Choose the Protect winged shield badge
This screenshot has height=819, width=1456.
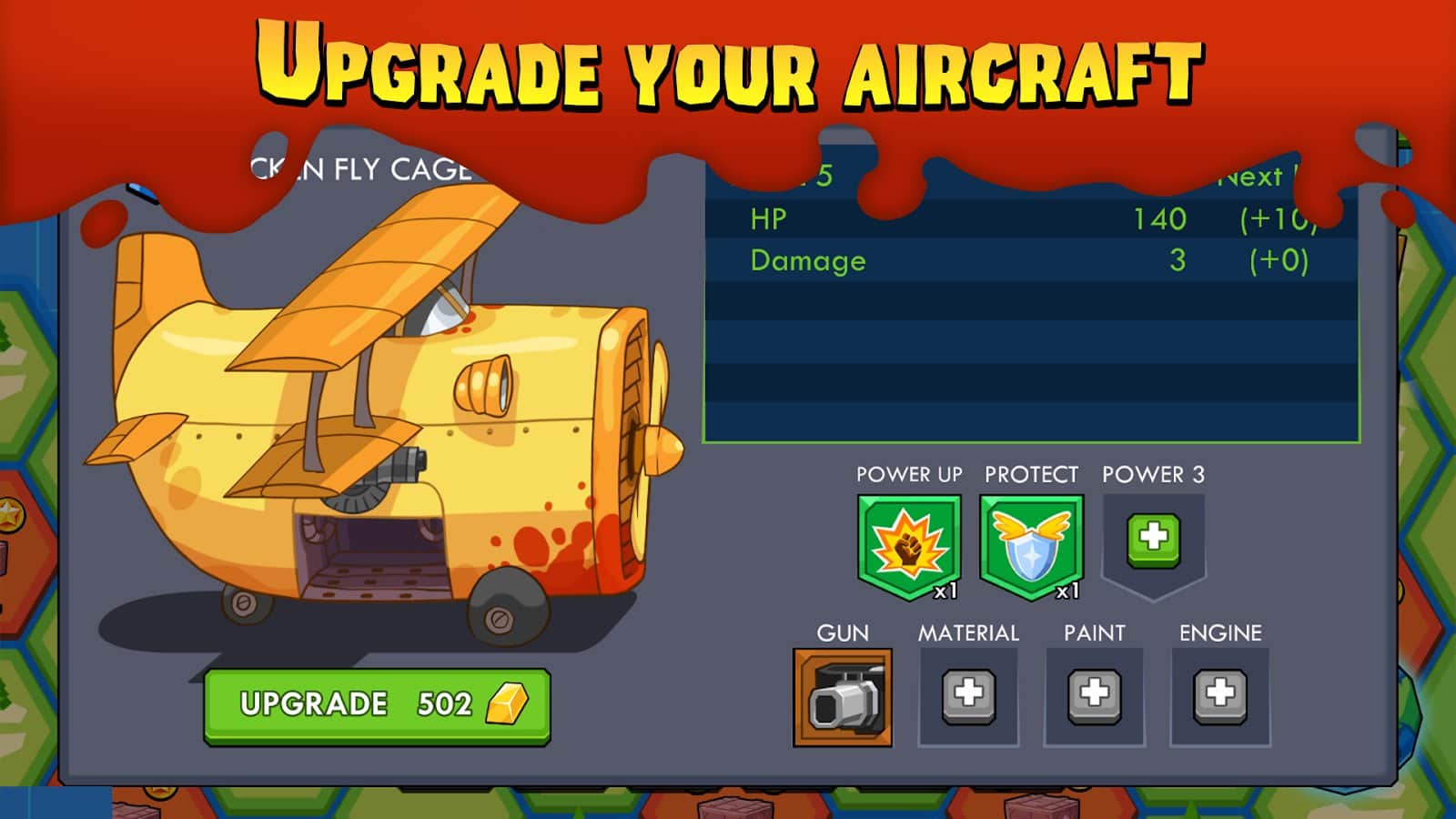1031,546
